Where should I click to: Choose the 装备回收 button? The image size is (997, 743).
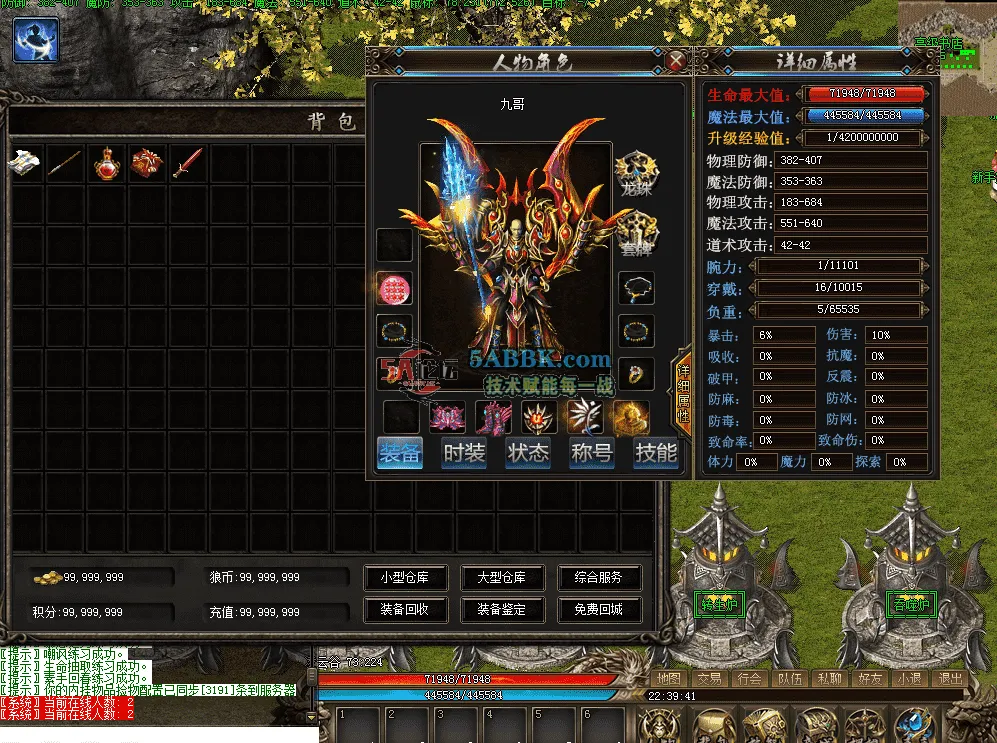[x=404, y=609]
